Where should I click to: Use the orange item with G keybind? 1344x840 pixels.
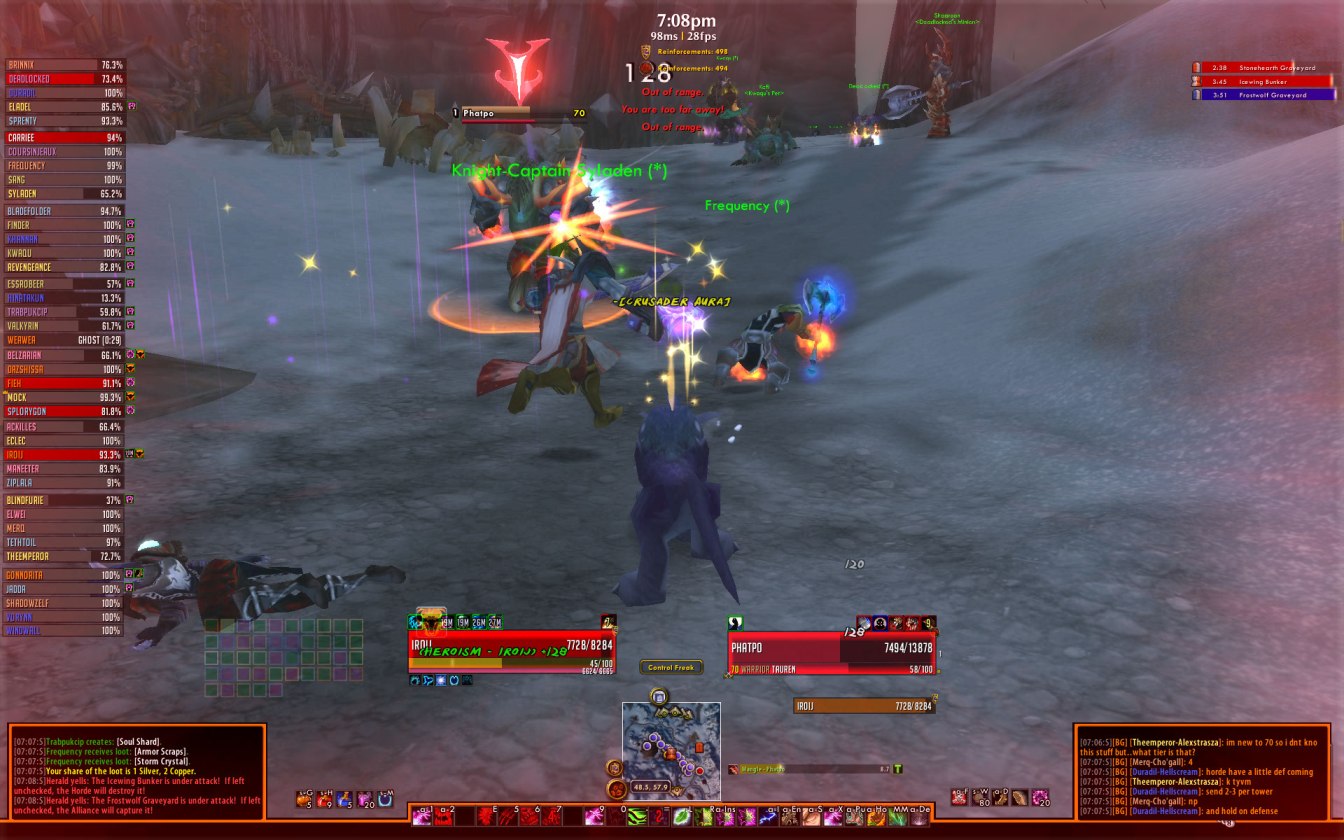point(303,799)
